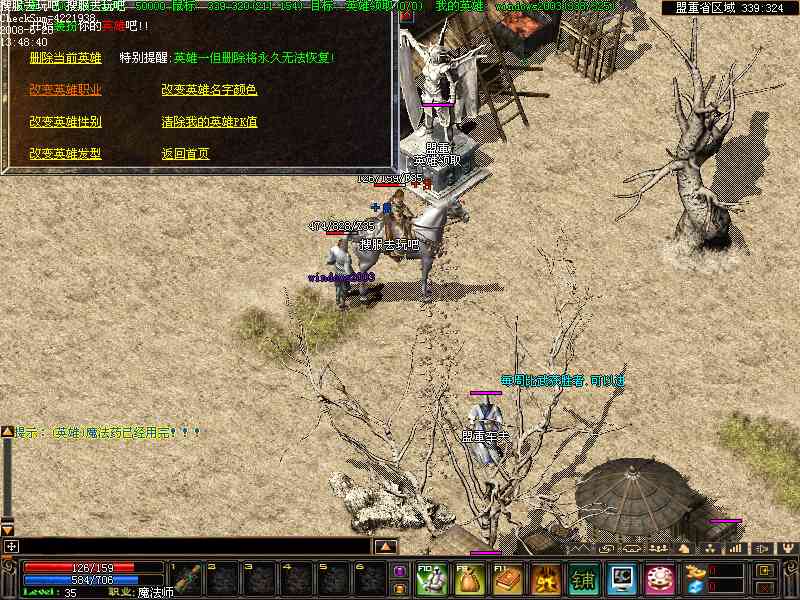Open 改变英雄名字颜色 option
Image resolution: width=800 pixels, height=600 pixels.
(x=209, y=90)
